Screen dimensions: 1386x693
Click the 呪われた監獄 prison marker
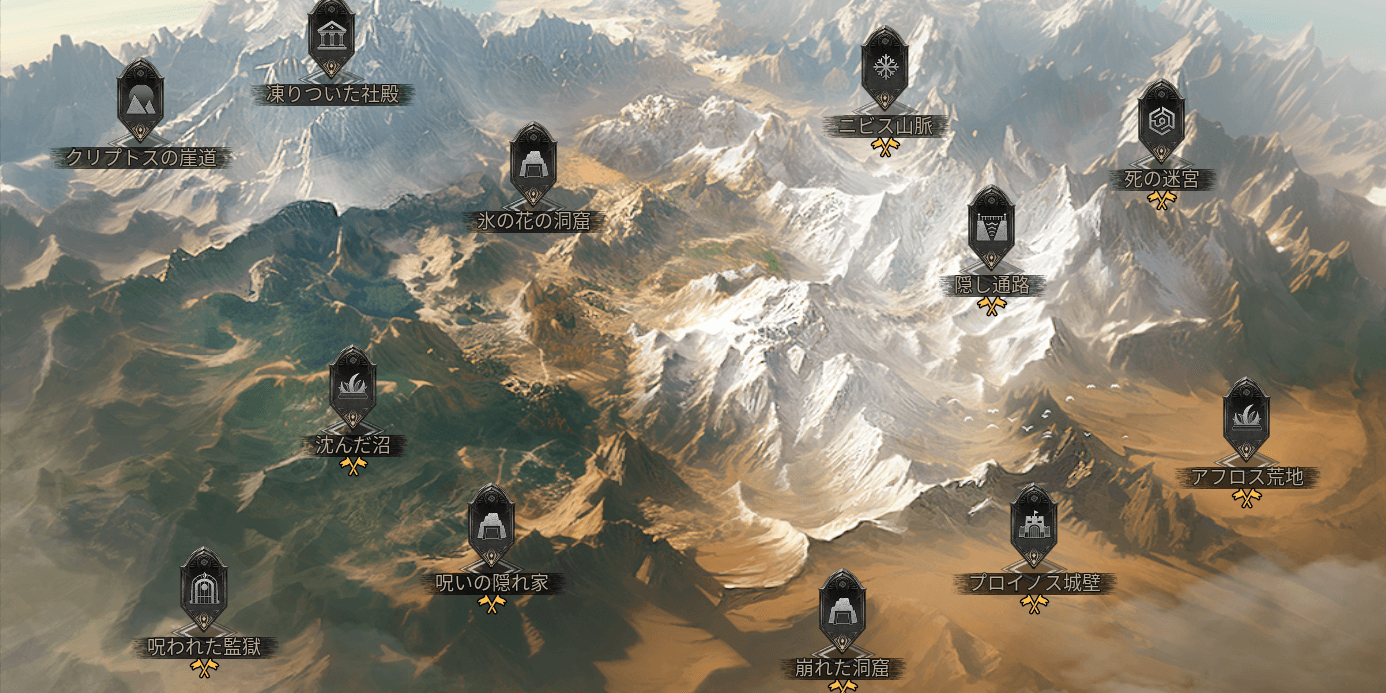pos(204,588)
